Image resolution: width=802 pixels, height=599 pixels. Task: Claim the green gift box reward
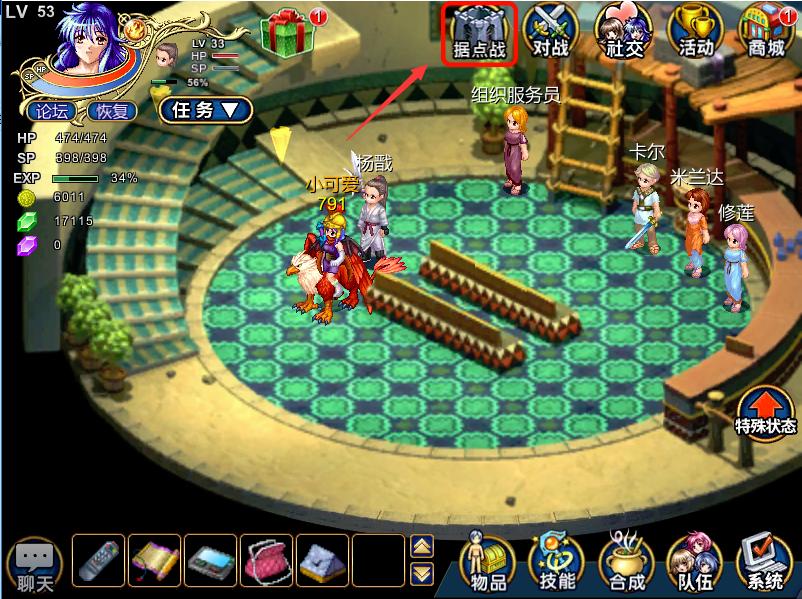click(x=287, y=31)
